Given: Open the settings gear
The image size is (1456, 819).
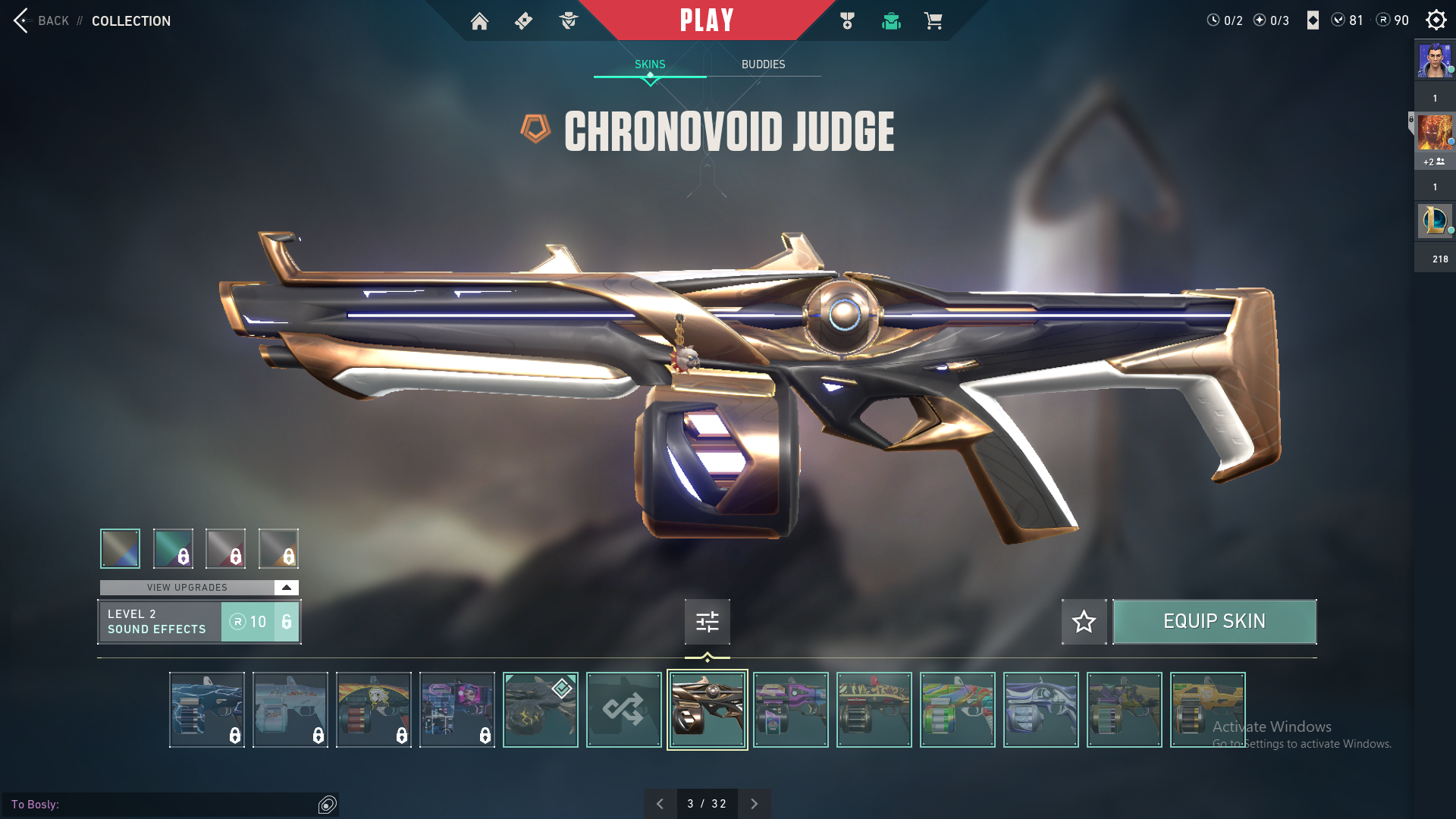Looking at the screenshot, I should [x=1436, y=20].
